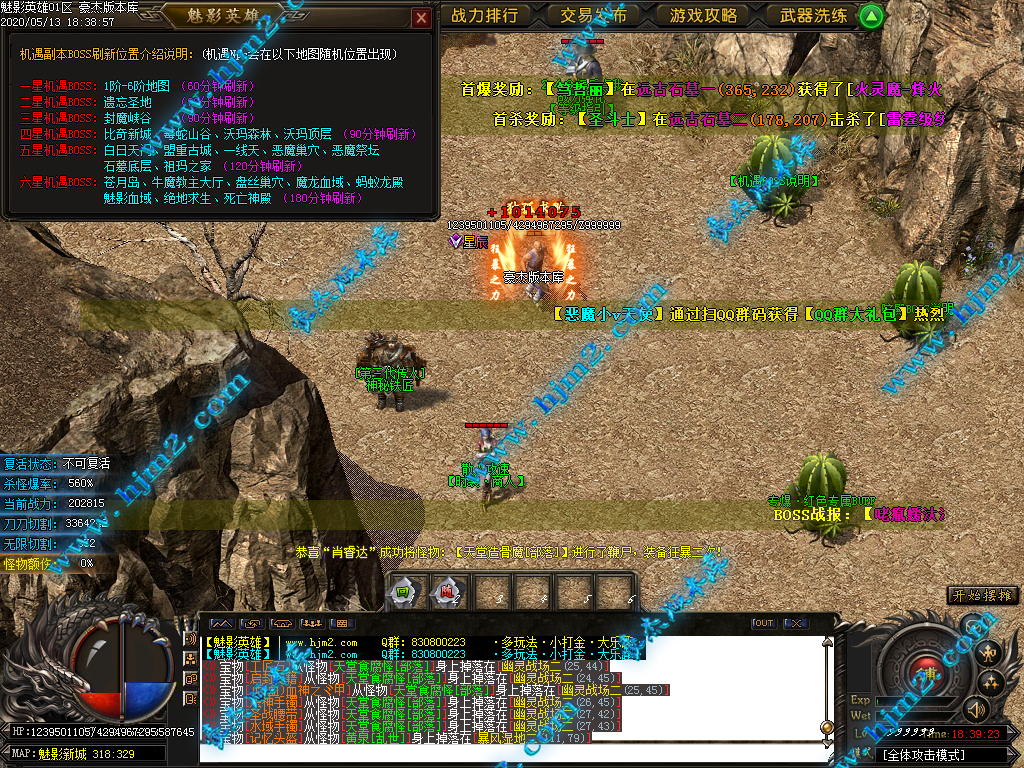Select the first chat tab with mountain icon
1024x768 pixels.
220,624
